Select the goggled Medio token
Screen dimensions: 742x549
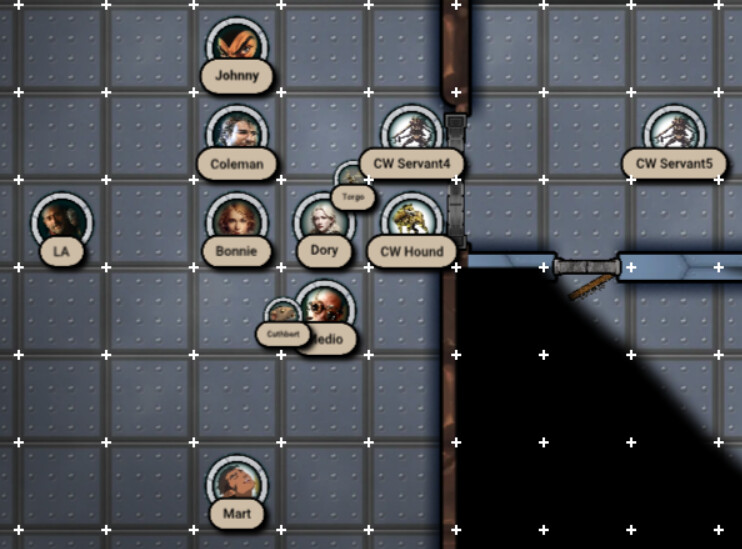(x=326, y=309)
